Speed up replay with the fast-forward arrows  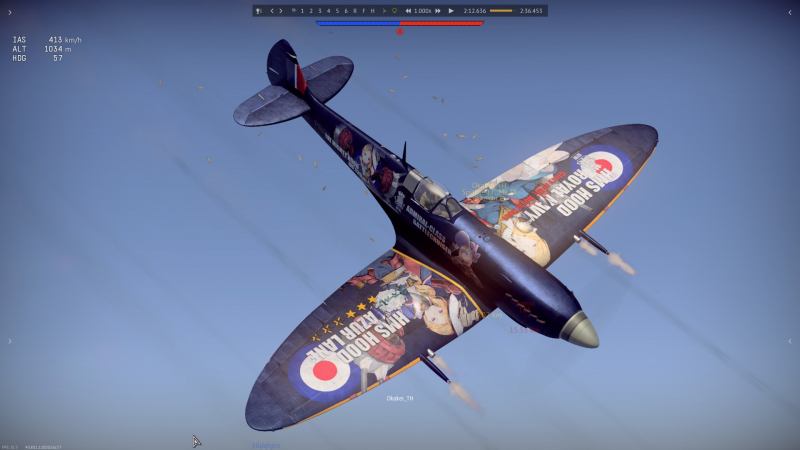(437, 11)
